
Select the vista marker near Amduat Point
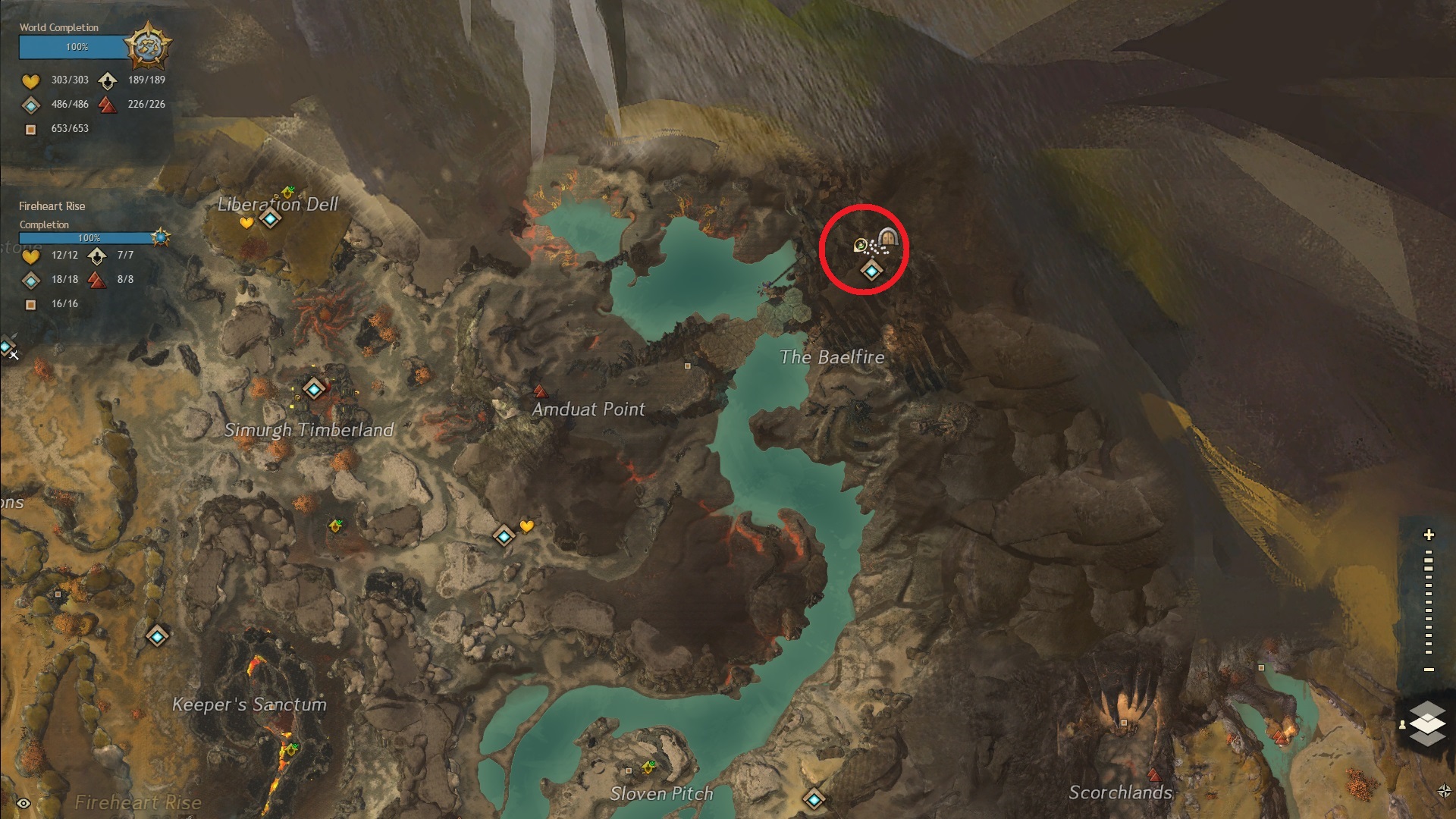pyautogui.click(x=540, y=392)
